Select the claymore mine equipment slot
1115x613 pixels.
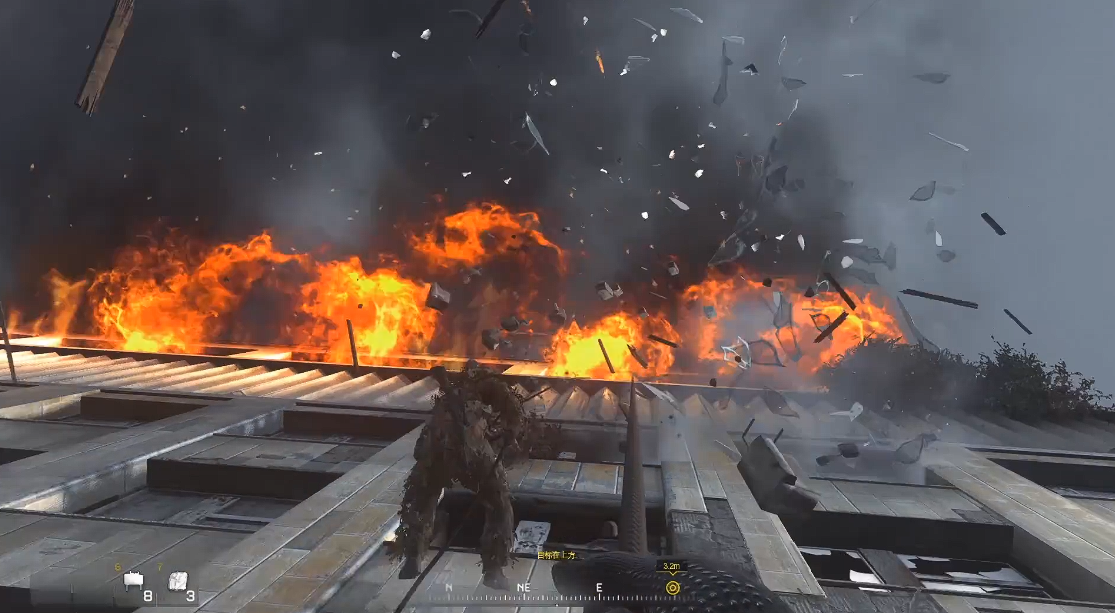pos(133,580)
